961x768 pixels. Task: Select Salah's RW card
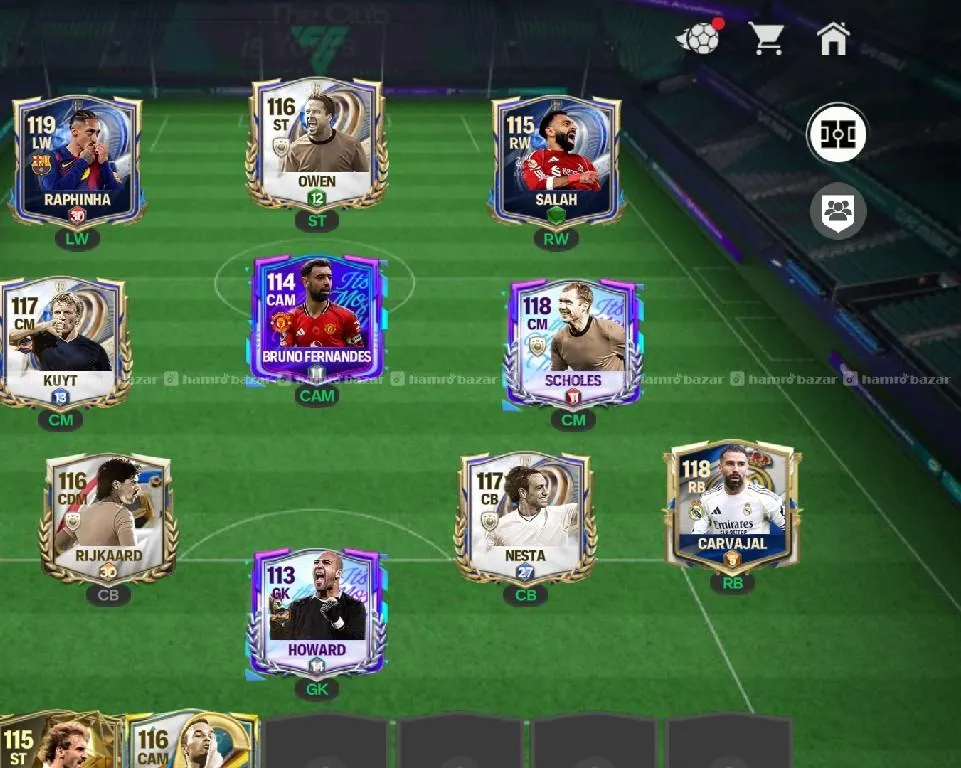coord(556,160)
